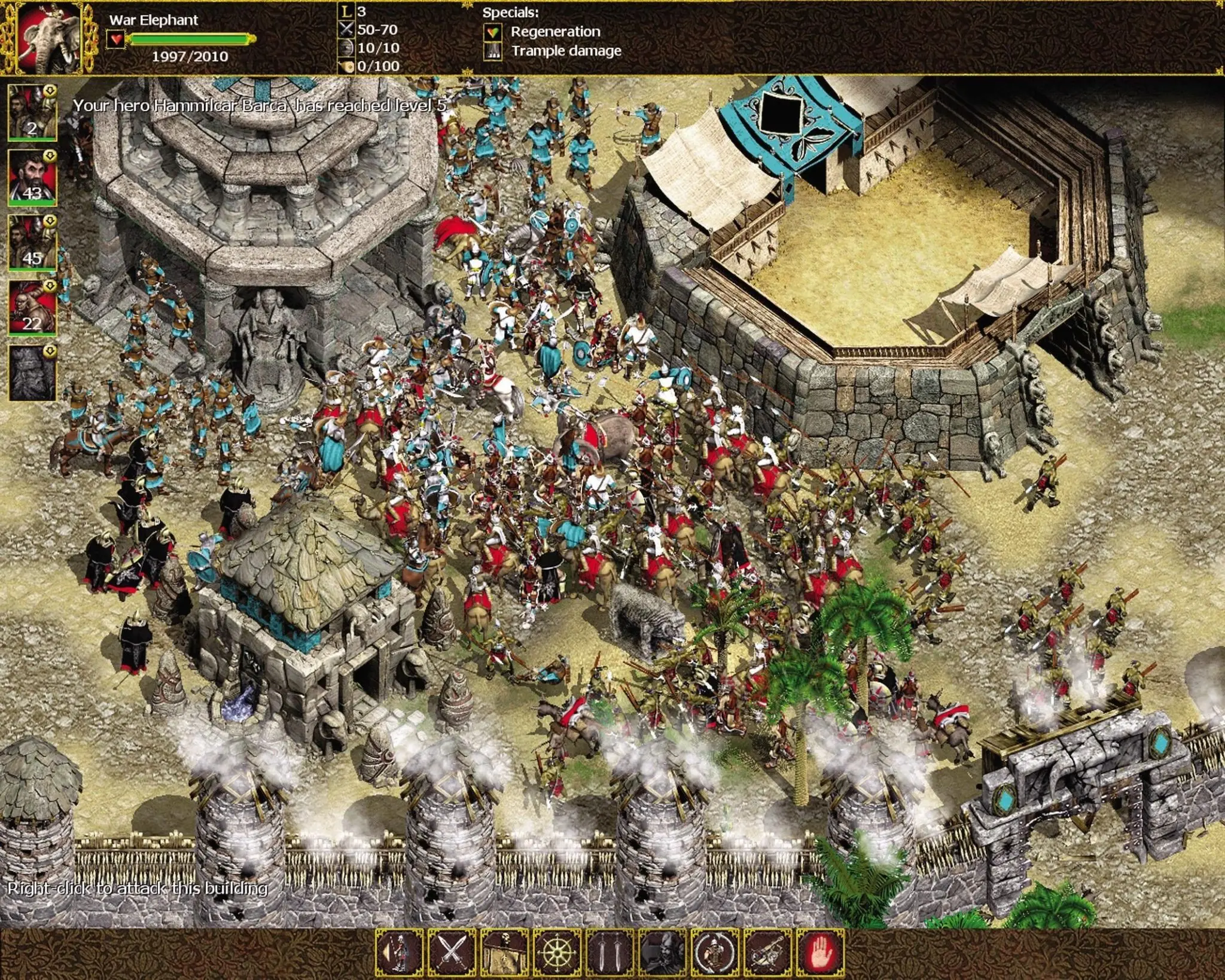Viewport: 1225px width, 980px height.
Task: Expand the portrait badge for the group of 22
Action: (51, 284)
